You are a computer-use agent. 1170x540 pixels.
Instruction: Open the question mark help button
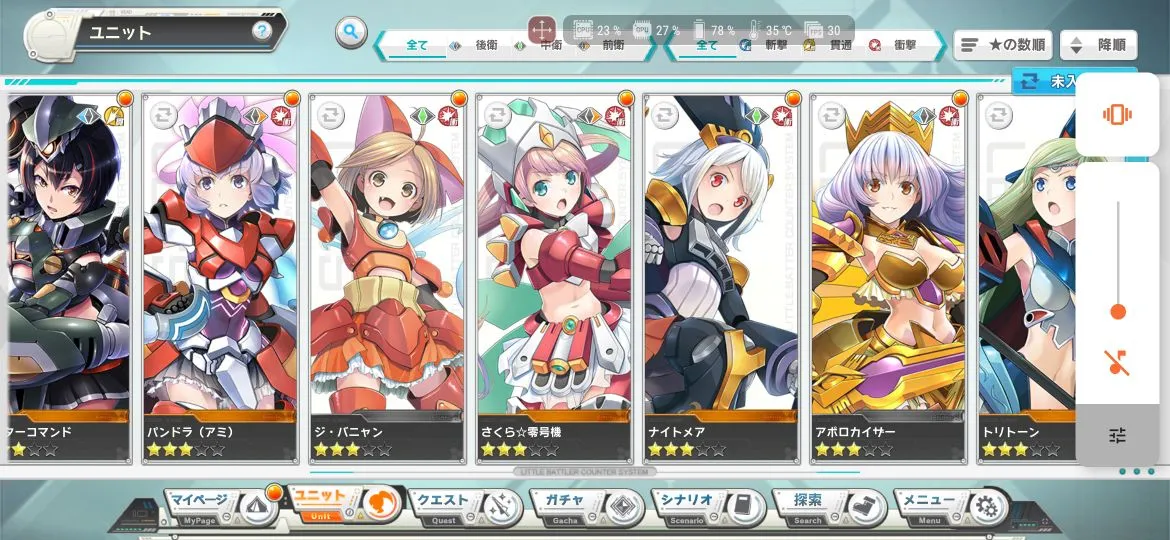point(262,31)
